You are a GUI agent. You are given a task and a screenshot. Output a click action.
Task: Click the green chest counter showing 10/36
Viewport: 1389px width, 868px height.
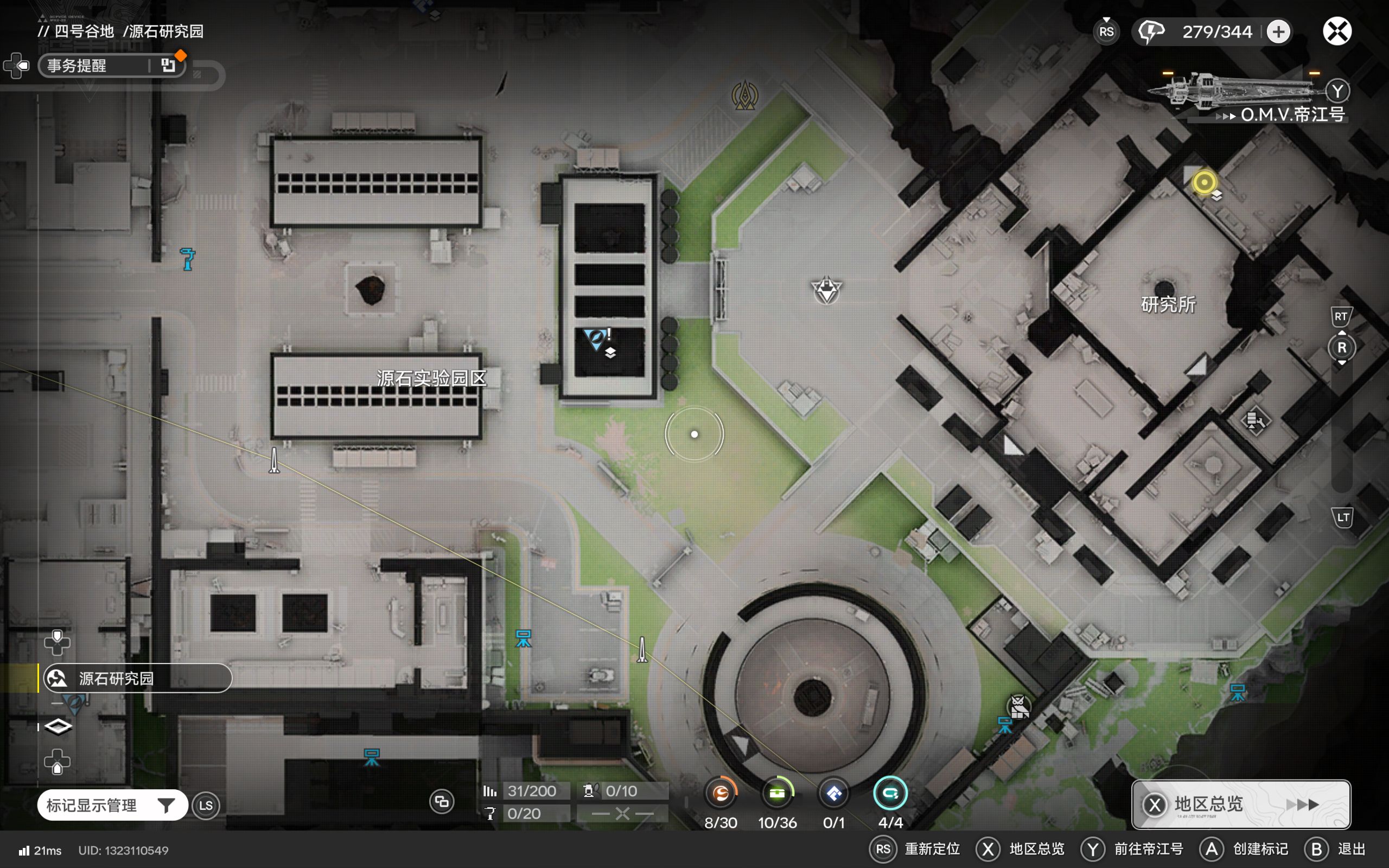coord(777,794)
